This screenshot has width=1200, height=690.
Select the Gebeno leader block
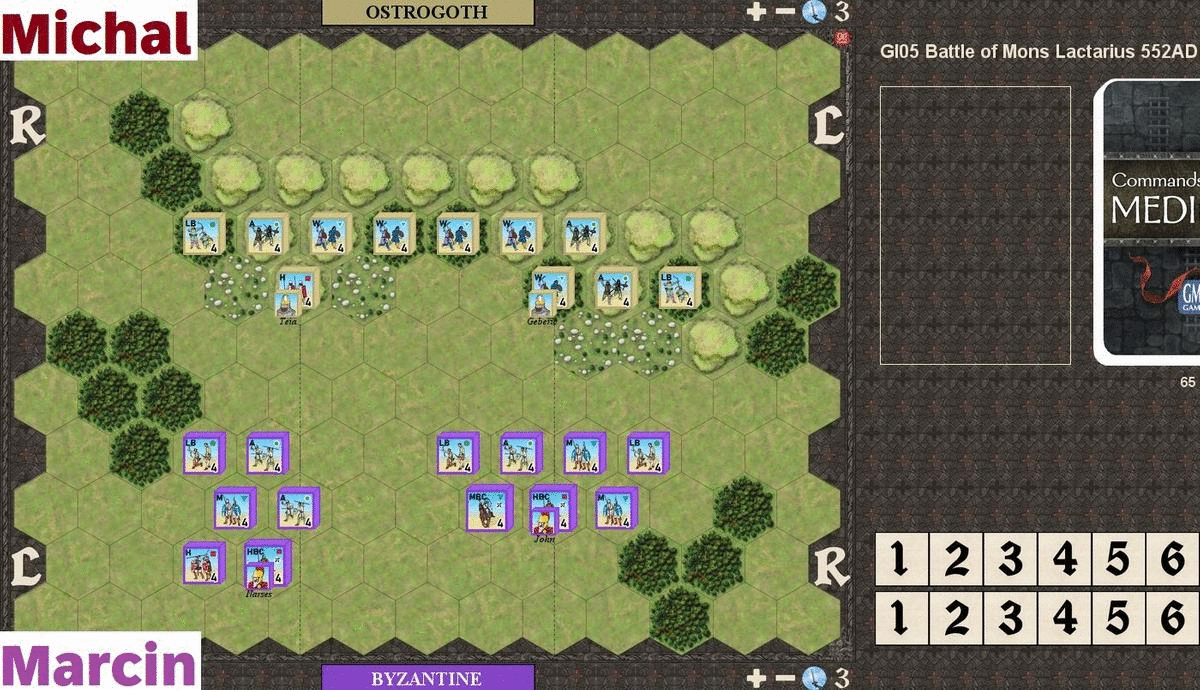541,305
